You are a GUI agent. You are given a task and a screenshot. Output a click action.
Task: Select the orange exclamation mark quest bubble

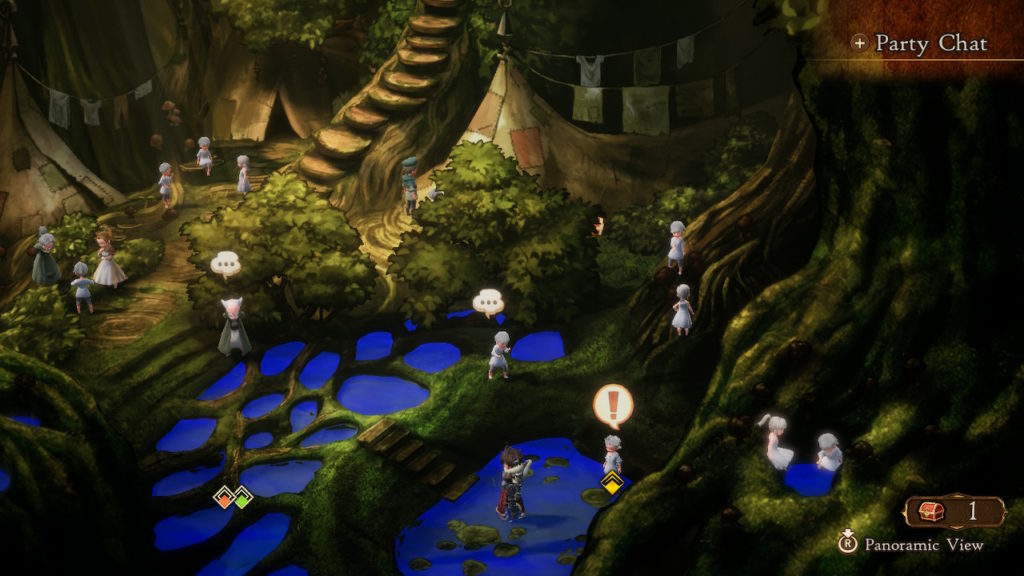pyautogui.click(x=612, y=406)
